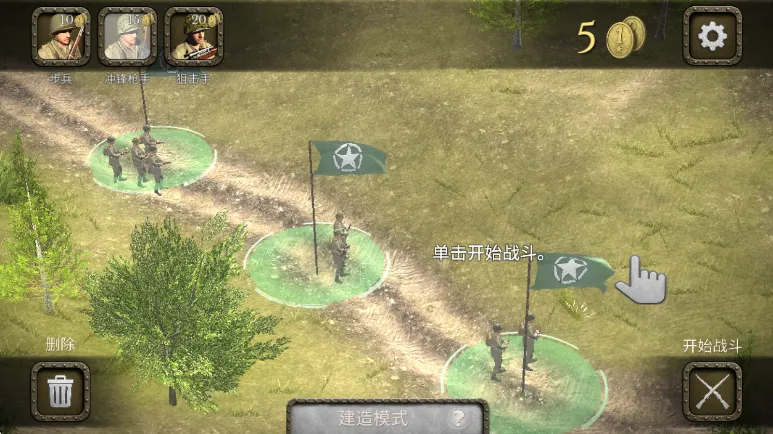Click the trash can 删除 delete button
773x434 pixels.
tap(61, 390)
